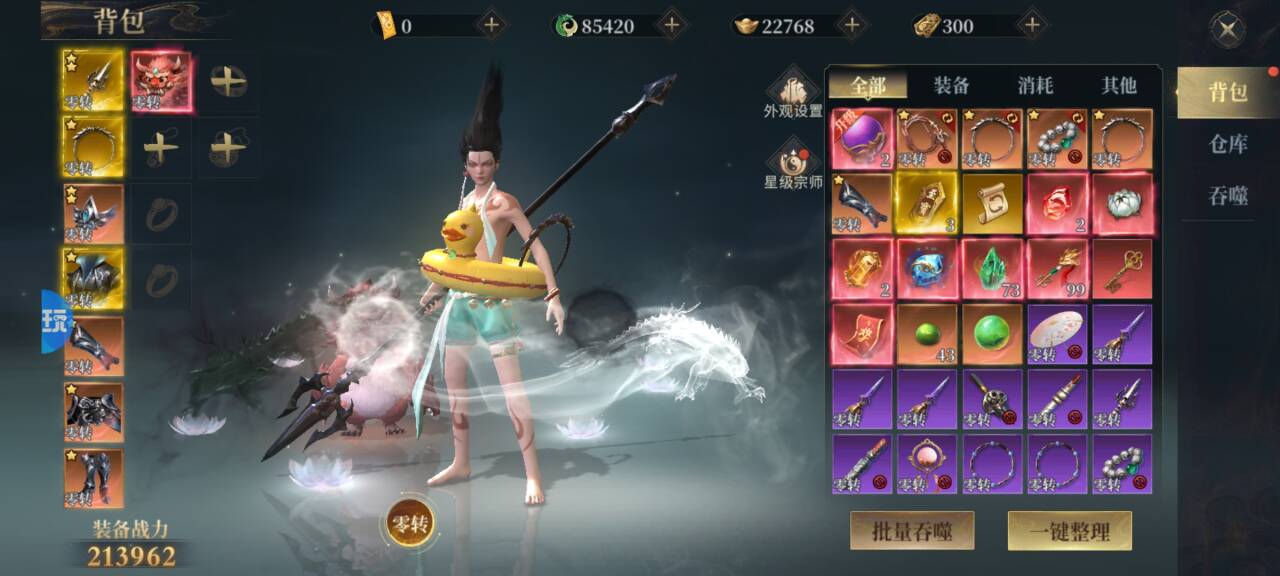Select the 装备 equipment filter tab
1280x576 pixels.
[951, 86]
